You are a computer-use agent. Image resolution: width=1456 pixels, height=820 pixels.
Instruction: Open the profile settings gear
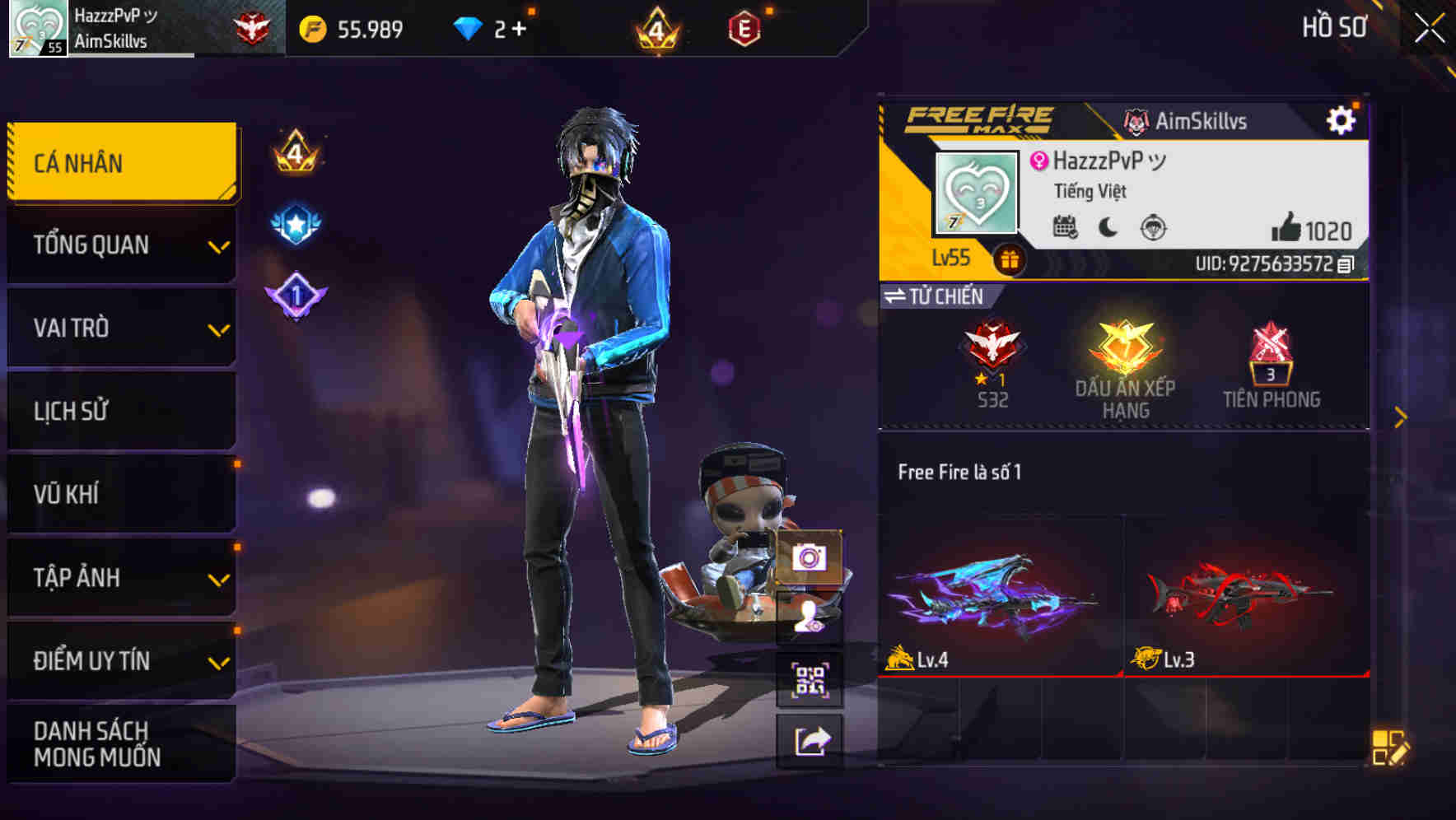[1342, 119]
